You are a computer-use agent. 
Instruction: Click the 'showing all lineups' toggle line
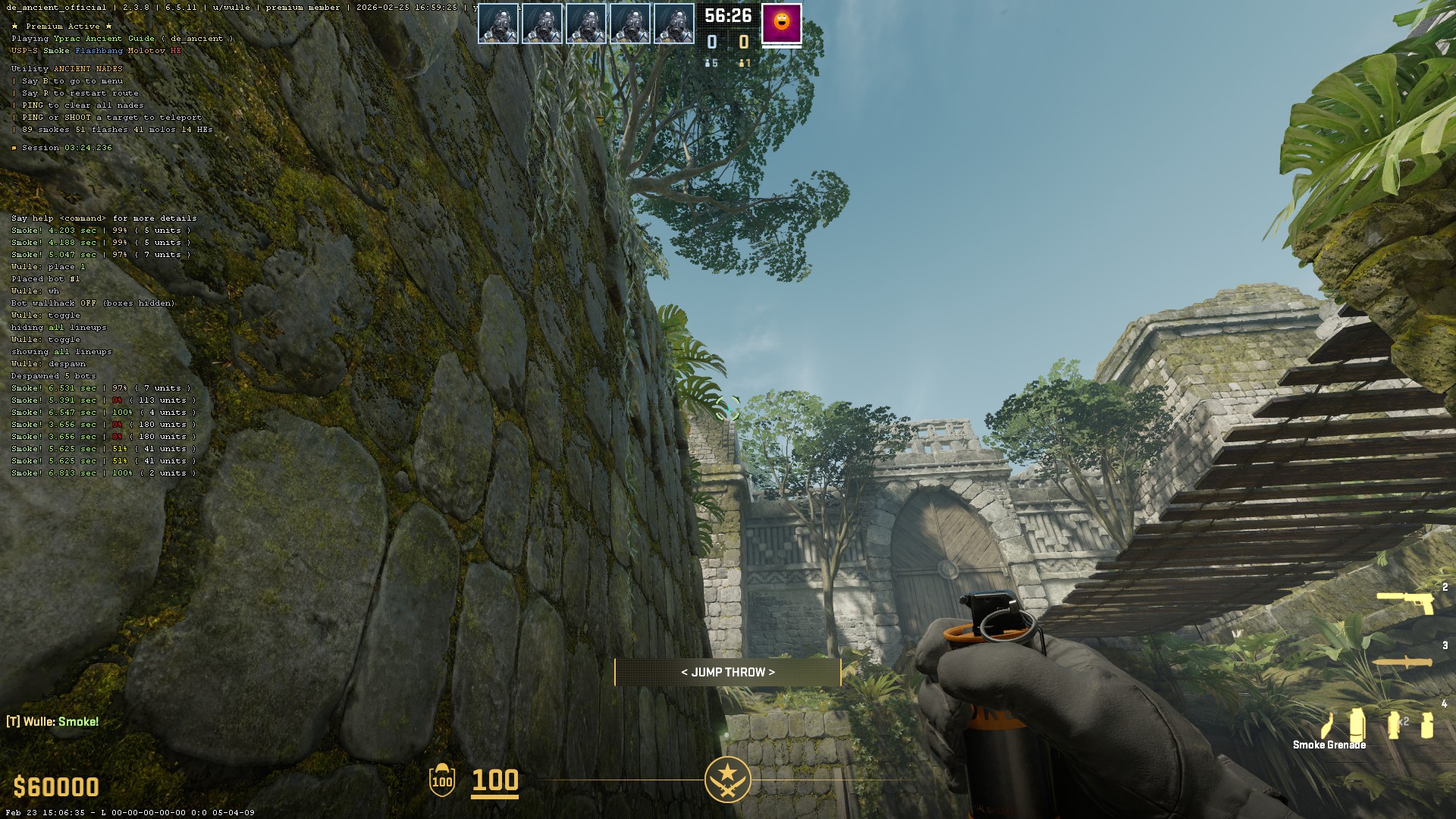tap(61, 351)
